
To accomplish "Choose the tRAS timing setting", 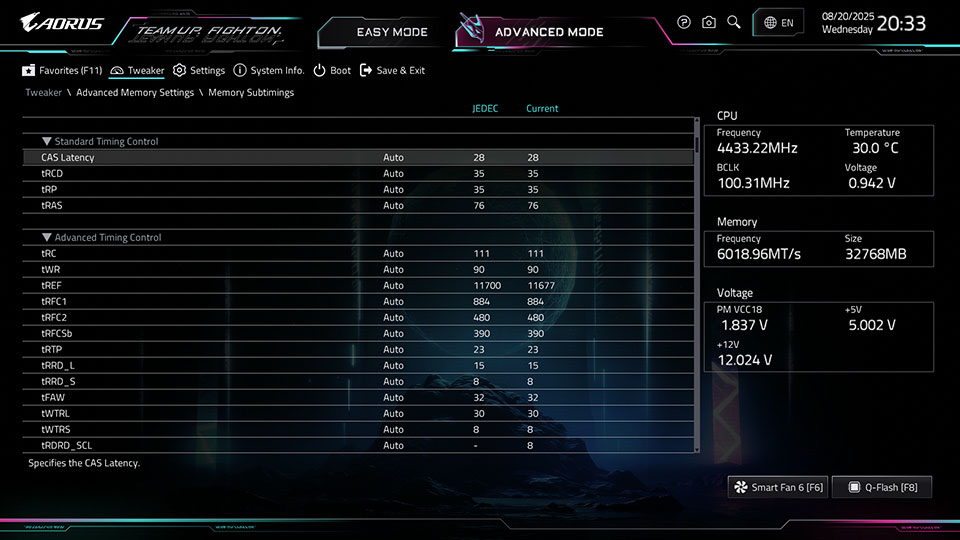I will [52, 206].
